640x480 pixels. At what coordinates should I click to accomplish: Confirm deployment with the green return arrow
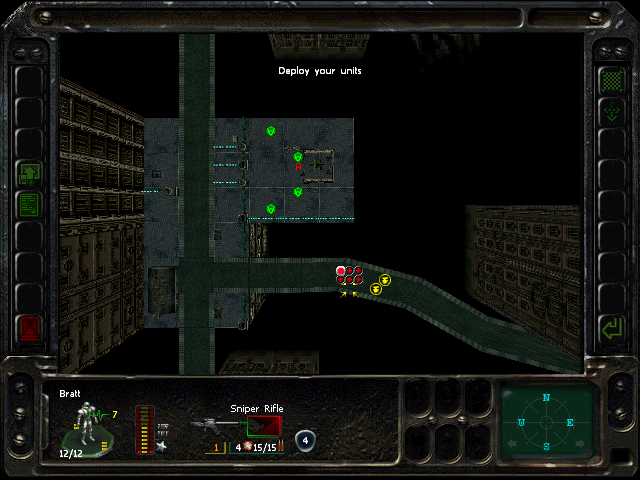[610, 327]
